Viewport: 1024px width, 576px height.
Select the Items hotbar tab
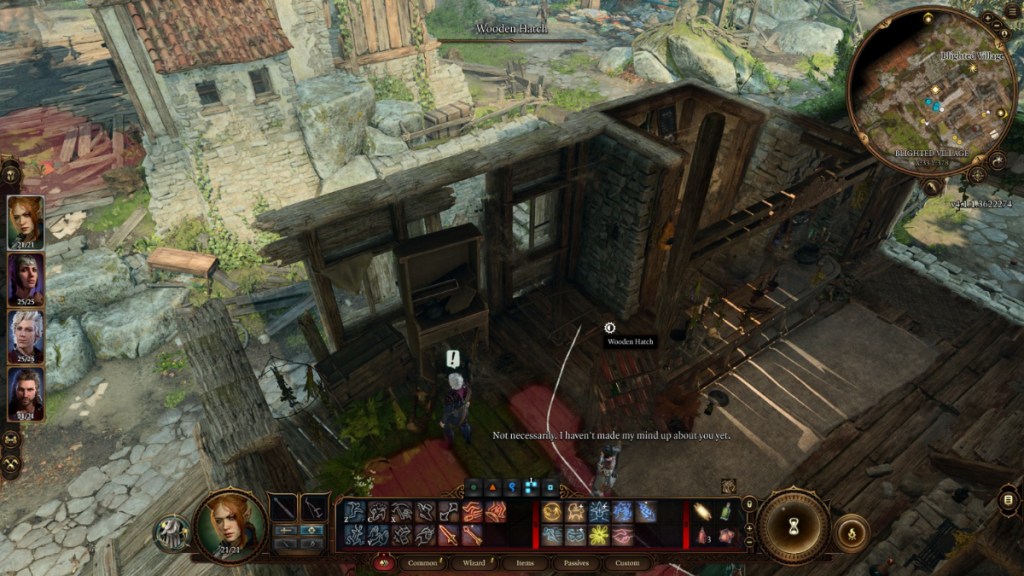pos(523,563)
